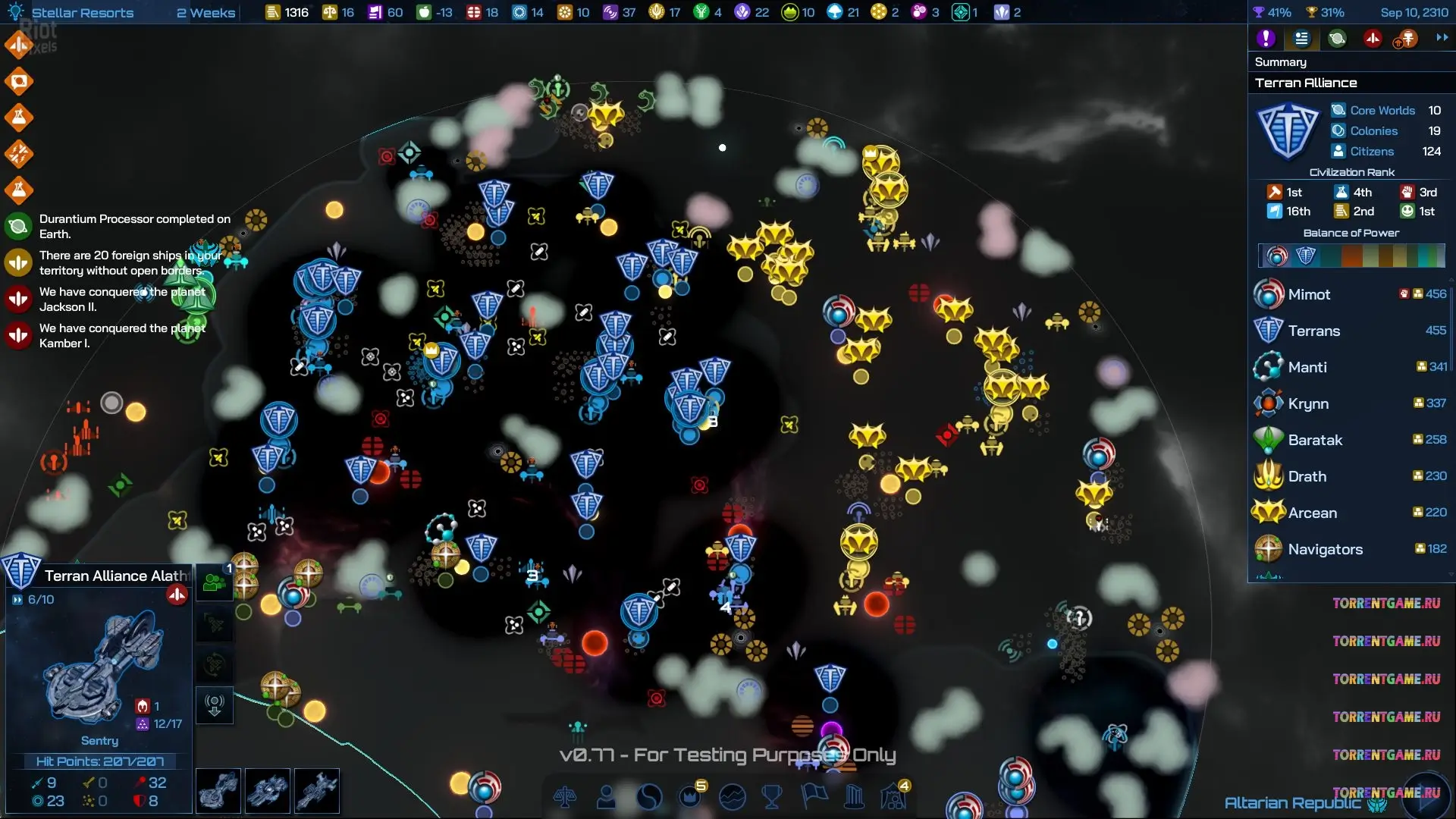The height and width of the screenshot is (819, 1456).
Task: Click the green fleet members button
Action: point(215,583)
